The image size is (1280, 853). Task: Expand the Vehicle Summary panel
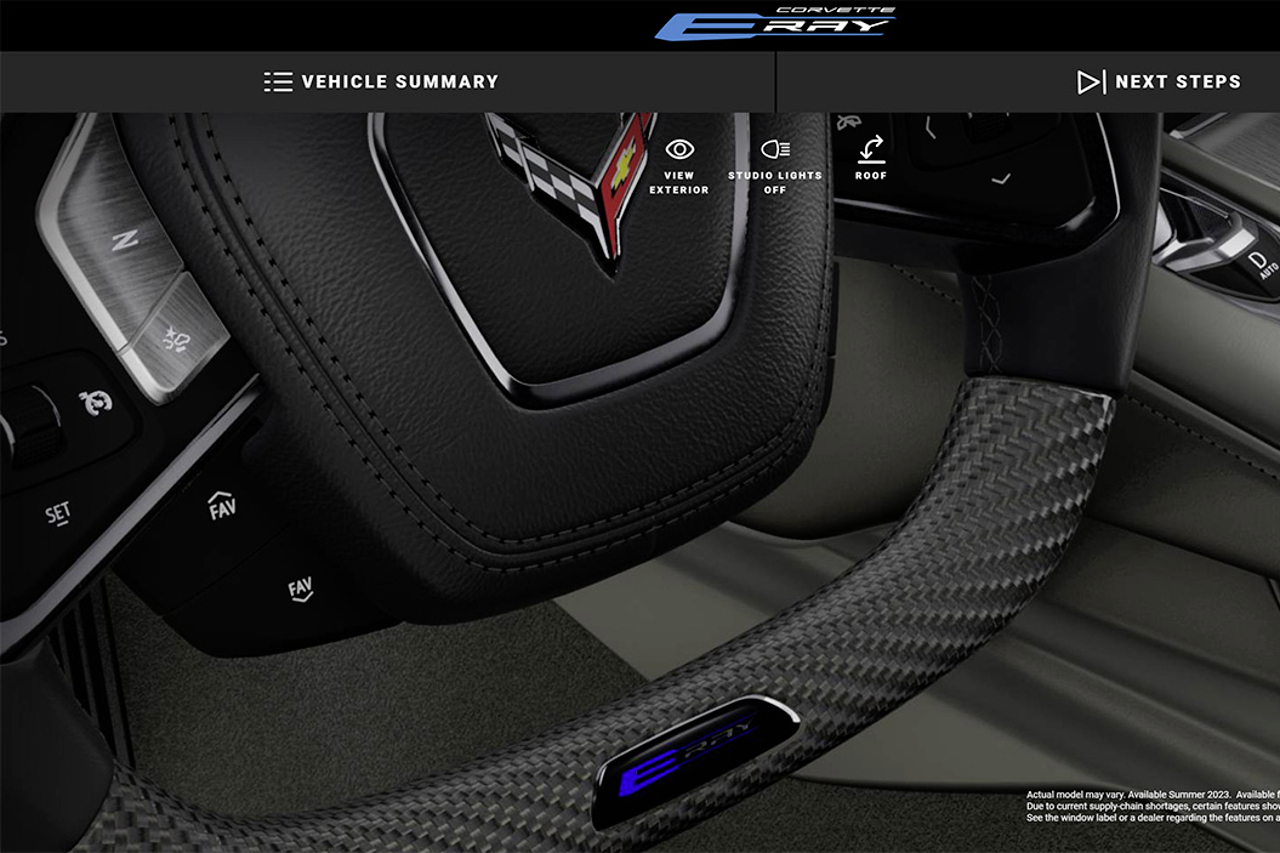(x=380, y=81)
